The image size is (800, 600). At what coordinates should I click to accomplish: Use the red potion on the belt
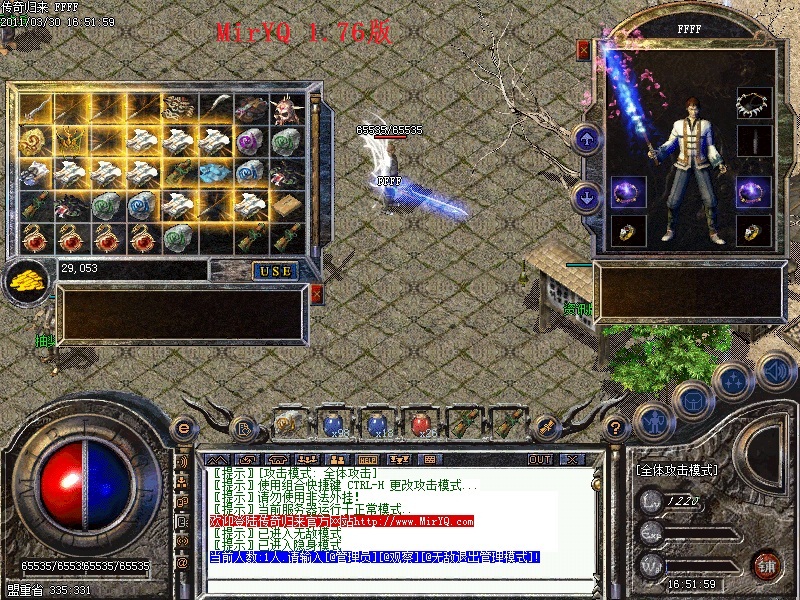pos(420,425)
